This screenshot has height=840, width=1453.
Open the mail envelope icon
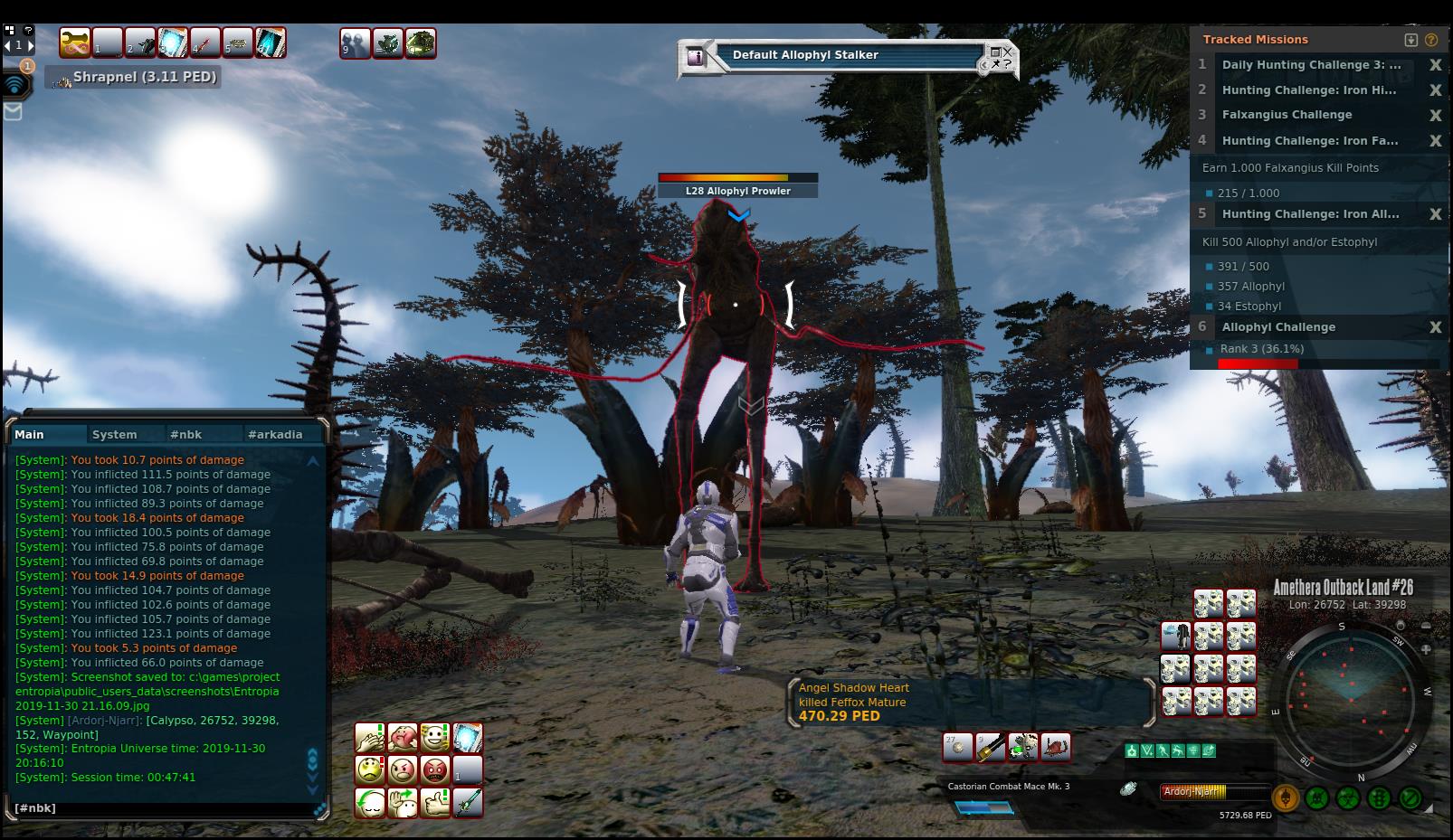[13, 111]
